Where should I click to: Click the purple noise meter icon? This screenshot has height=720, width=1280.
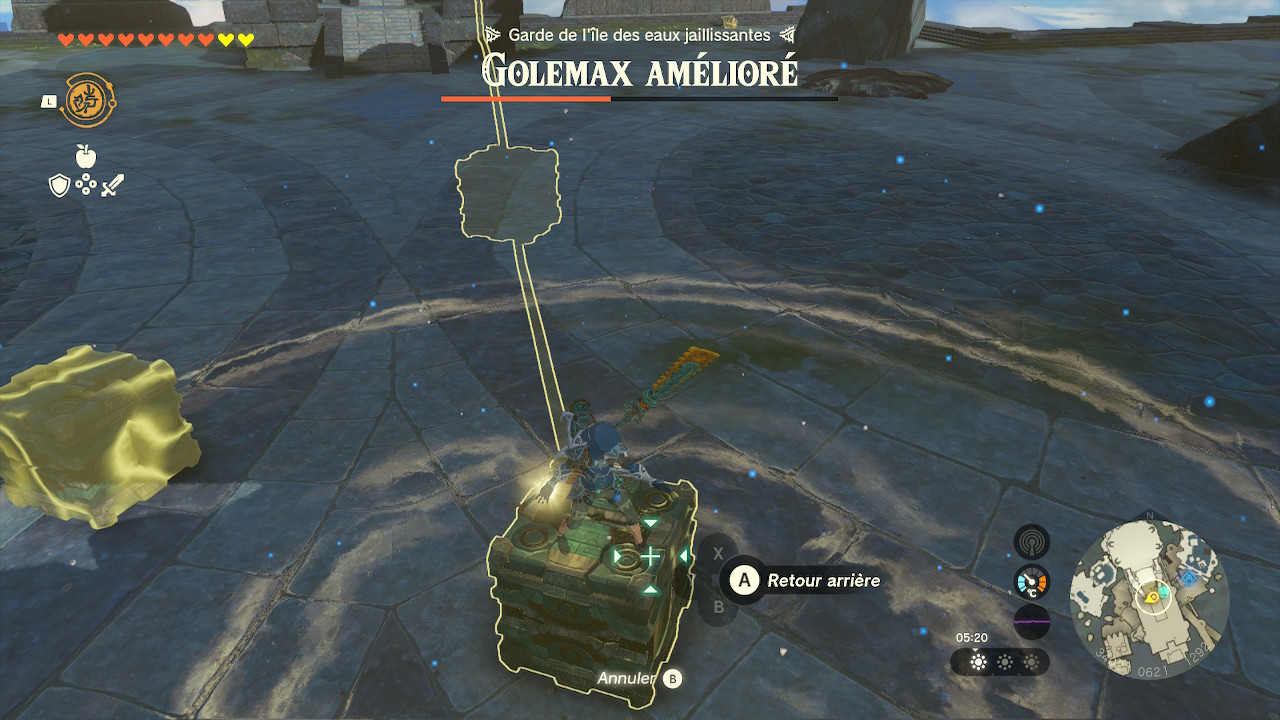point(1031,620)
